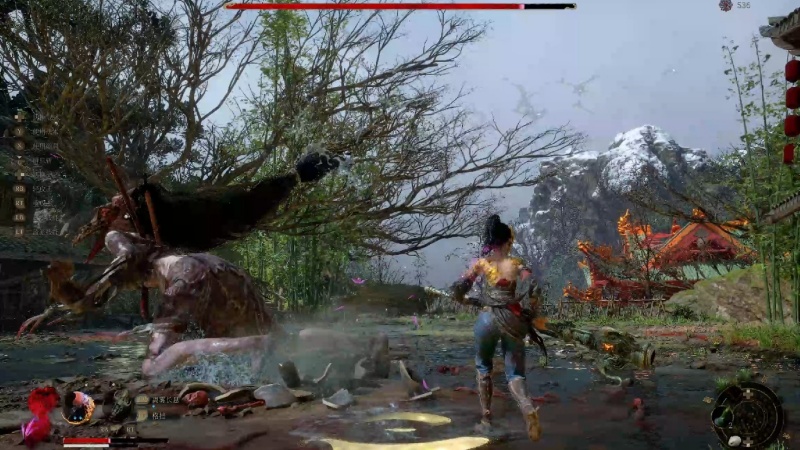Click the currency icon beside 535

tap(726, 6)
